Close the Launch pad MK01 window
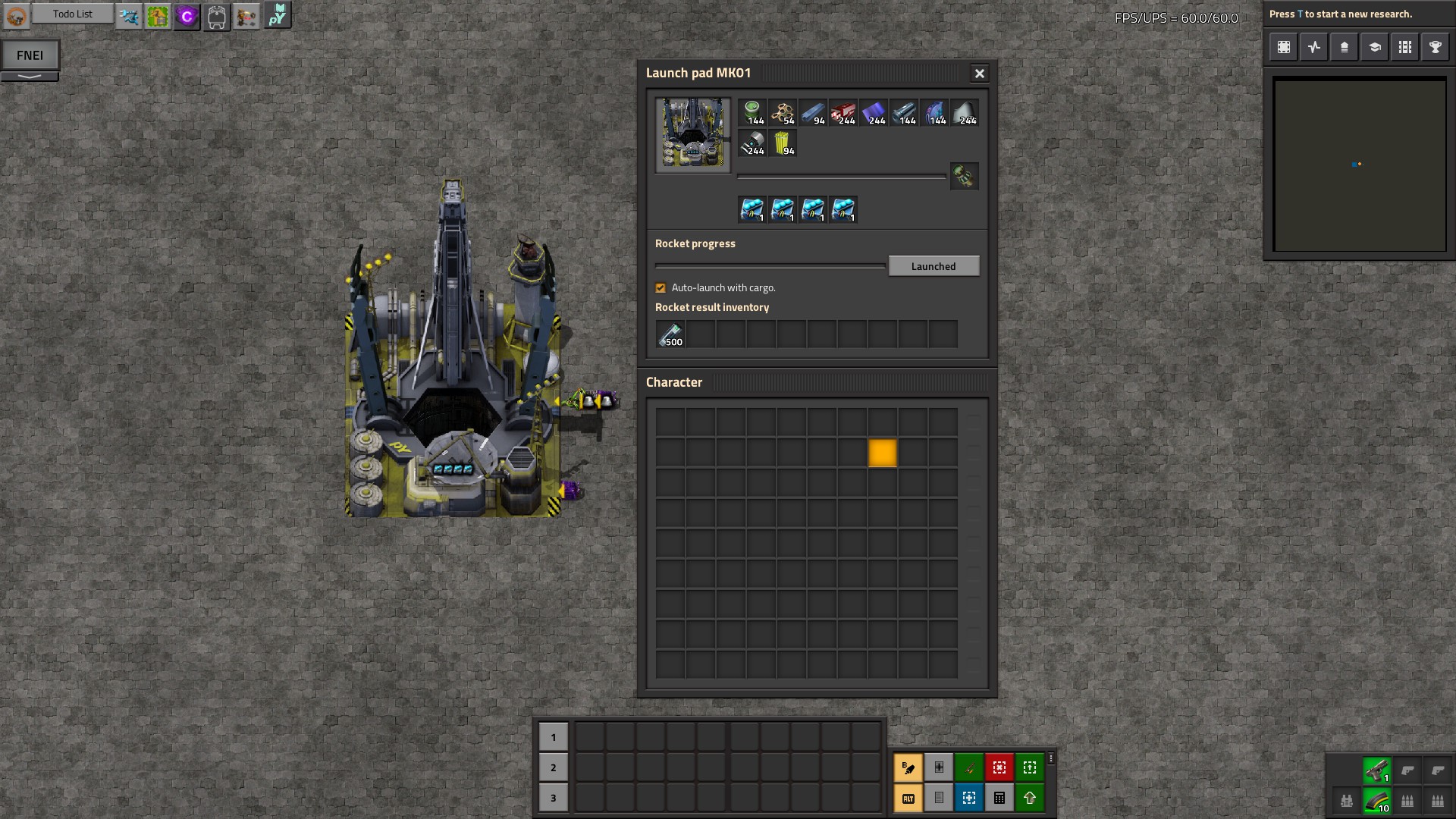 (979, 74)
